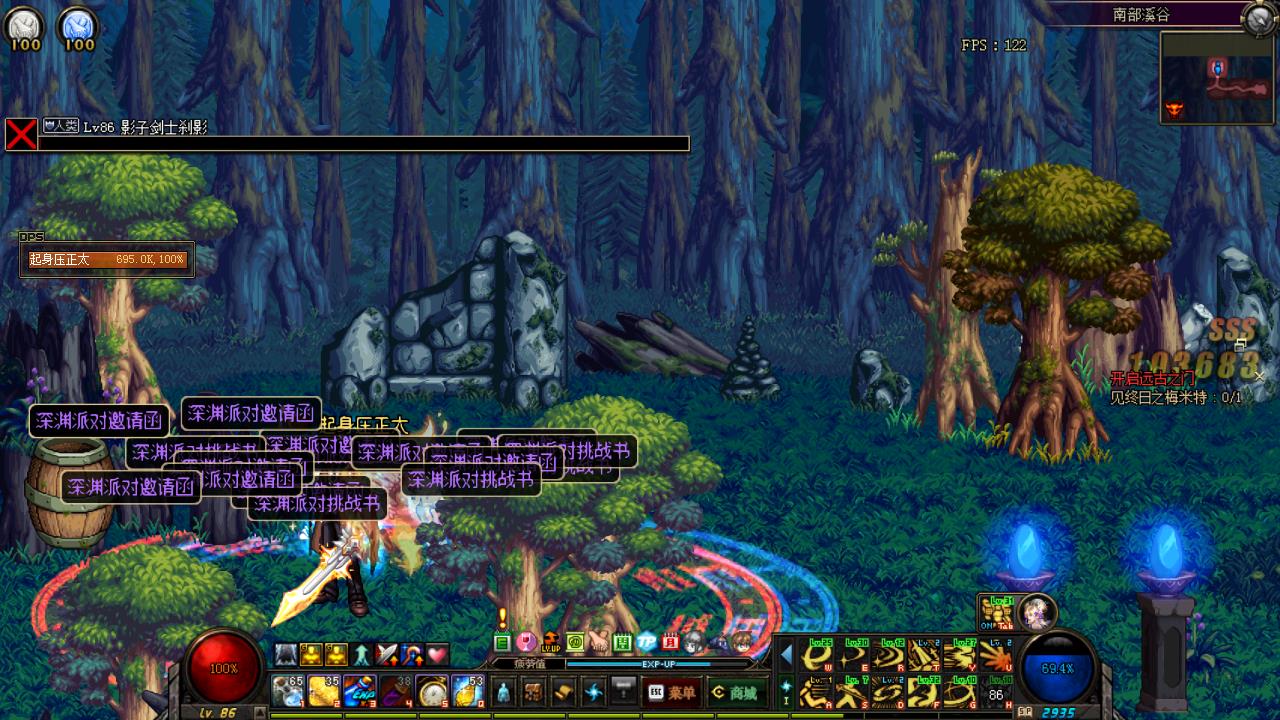
Task: Click the character silhouette info icon
Action: 504,691
